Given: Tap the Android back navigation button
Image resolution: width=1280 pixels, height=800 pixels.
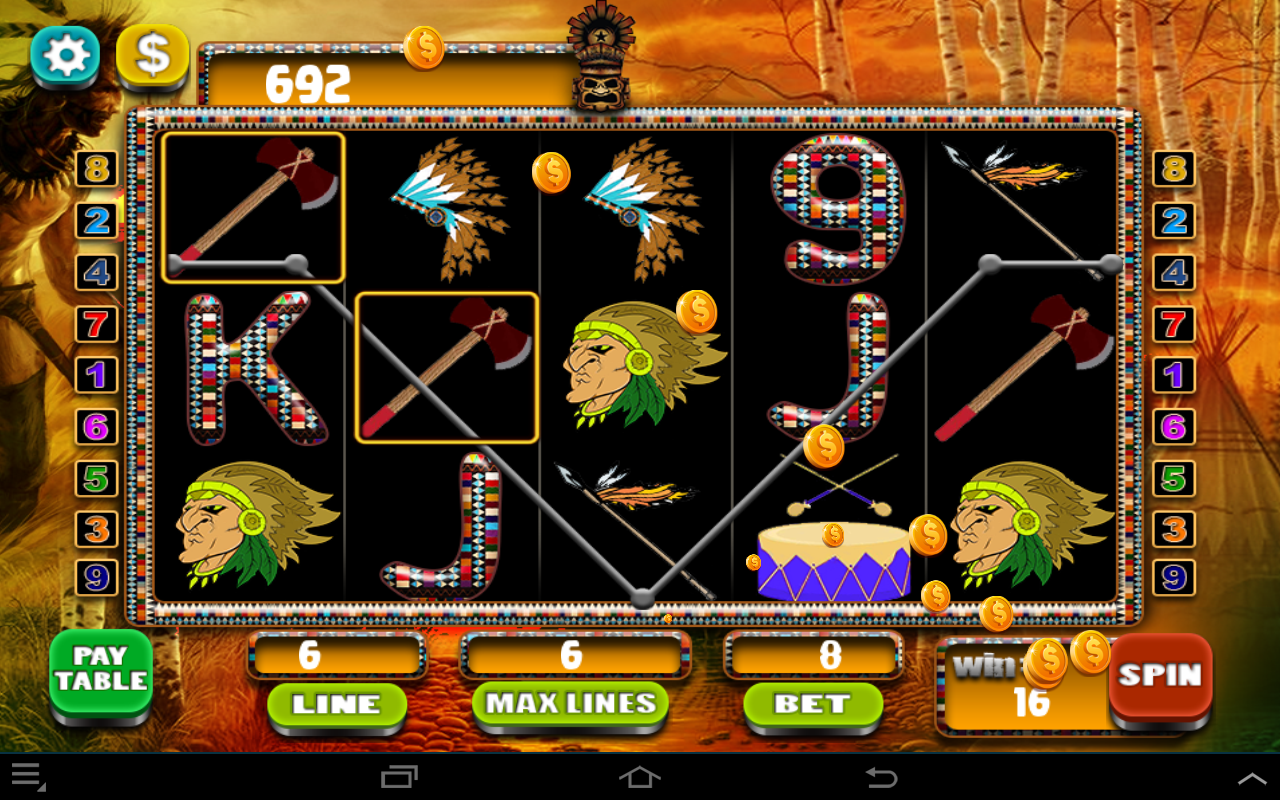Looking at the screenshot, I should pyautogui.click(x=880, y=779).
